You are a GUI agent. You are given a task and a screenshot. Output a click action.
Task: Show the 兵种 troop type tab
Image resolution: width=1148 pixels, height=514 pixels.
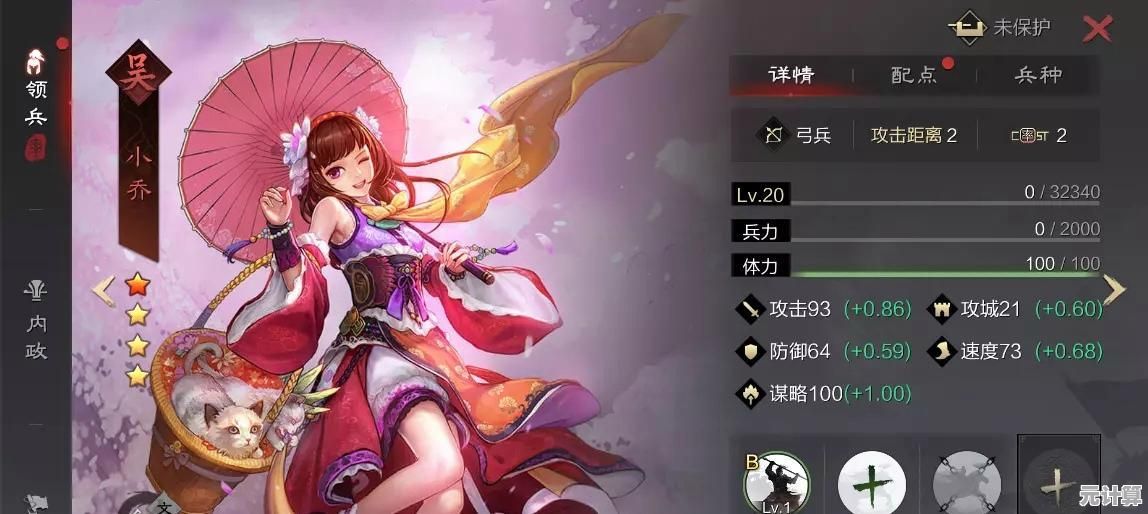click(x=1038, y=75)
